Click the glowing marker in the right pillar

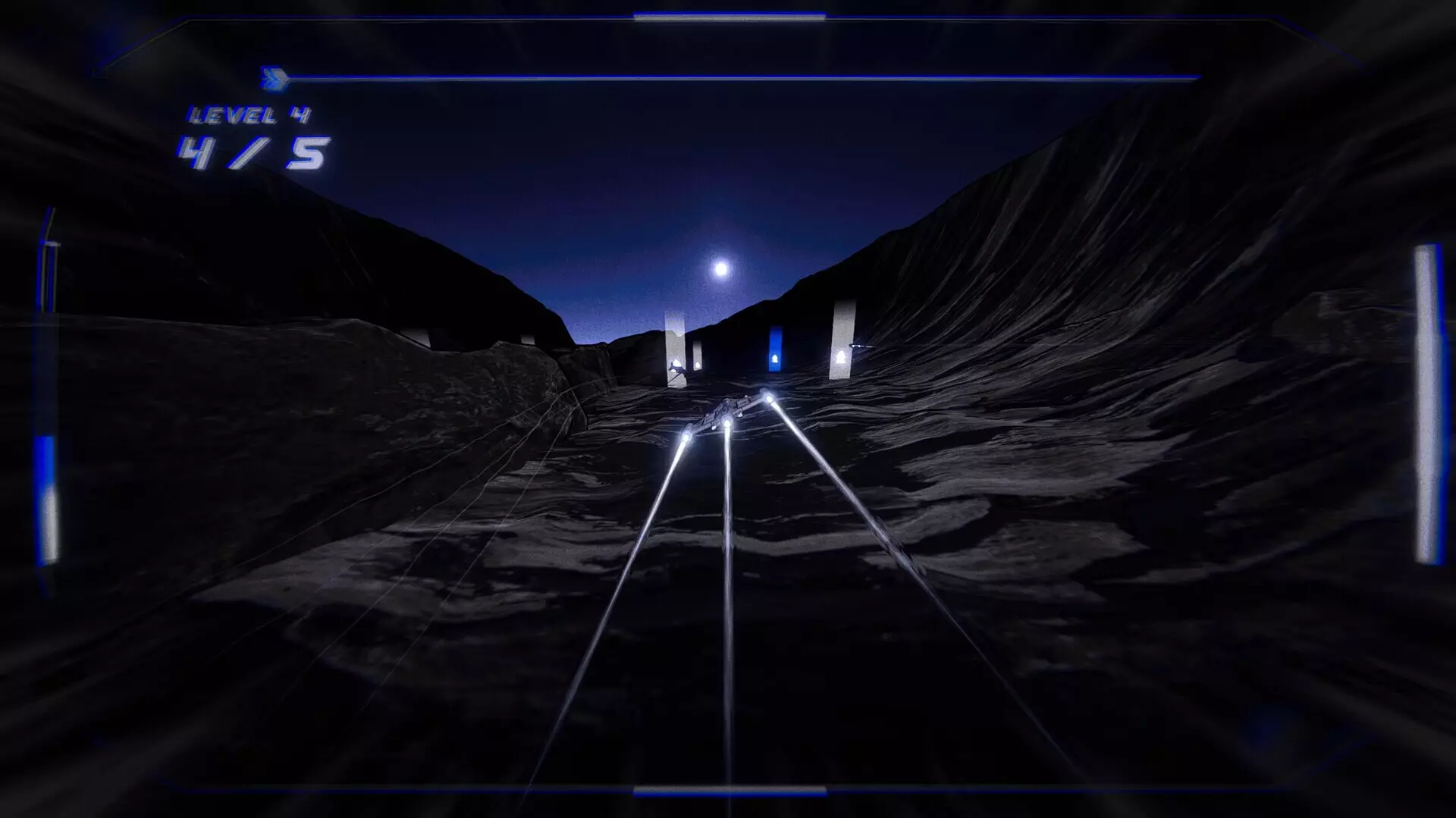[x=842, y=357]
